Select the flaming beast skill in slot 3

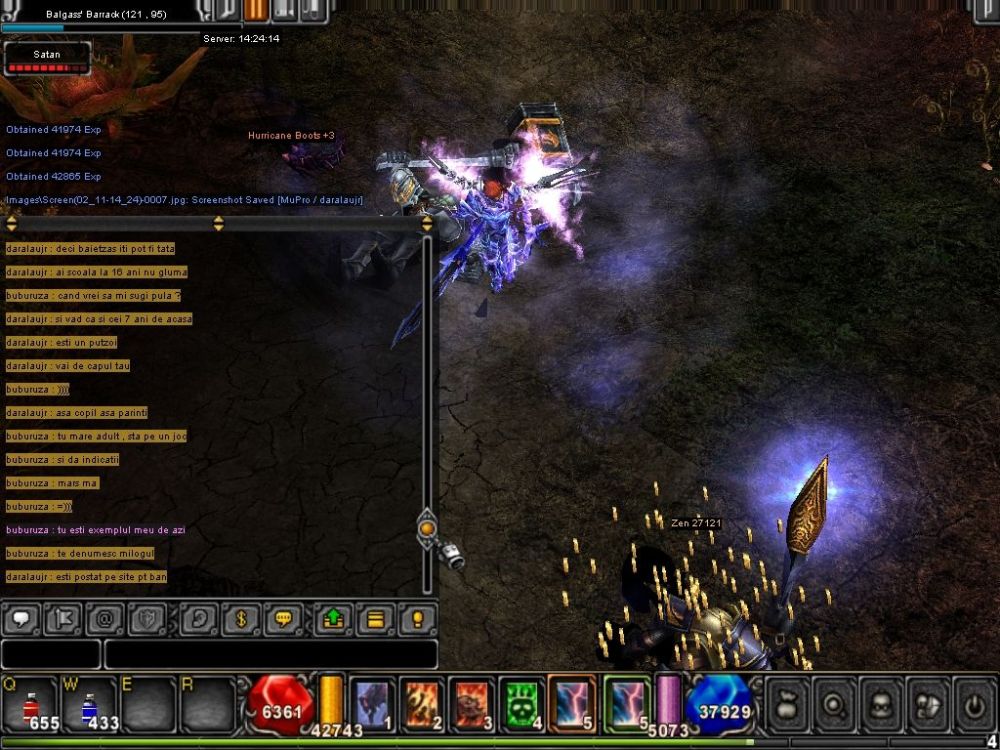pyautogui.click(x=472, y=701)
